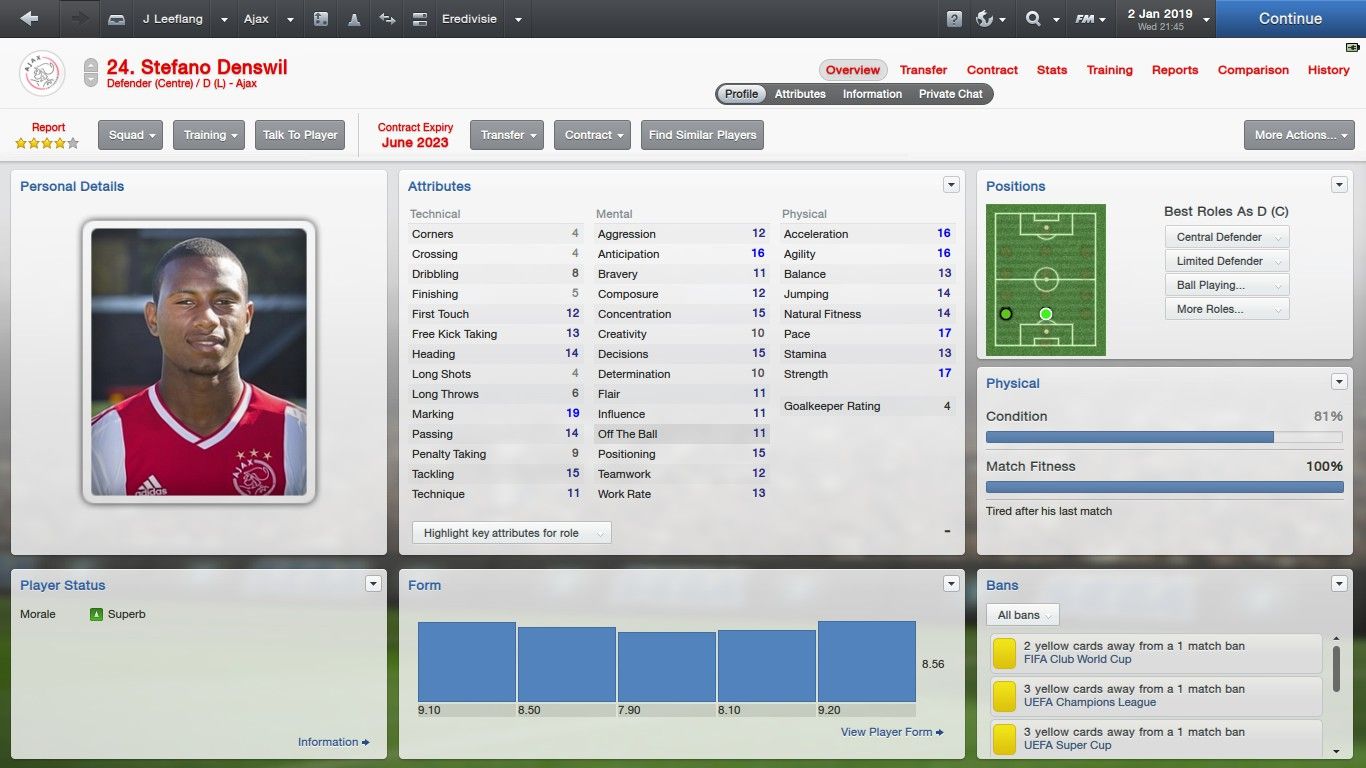1366x768 pixels.
Task: Open the Private Chat sub-tab
Action: pyautogui.click(x=950, y=94)
